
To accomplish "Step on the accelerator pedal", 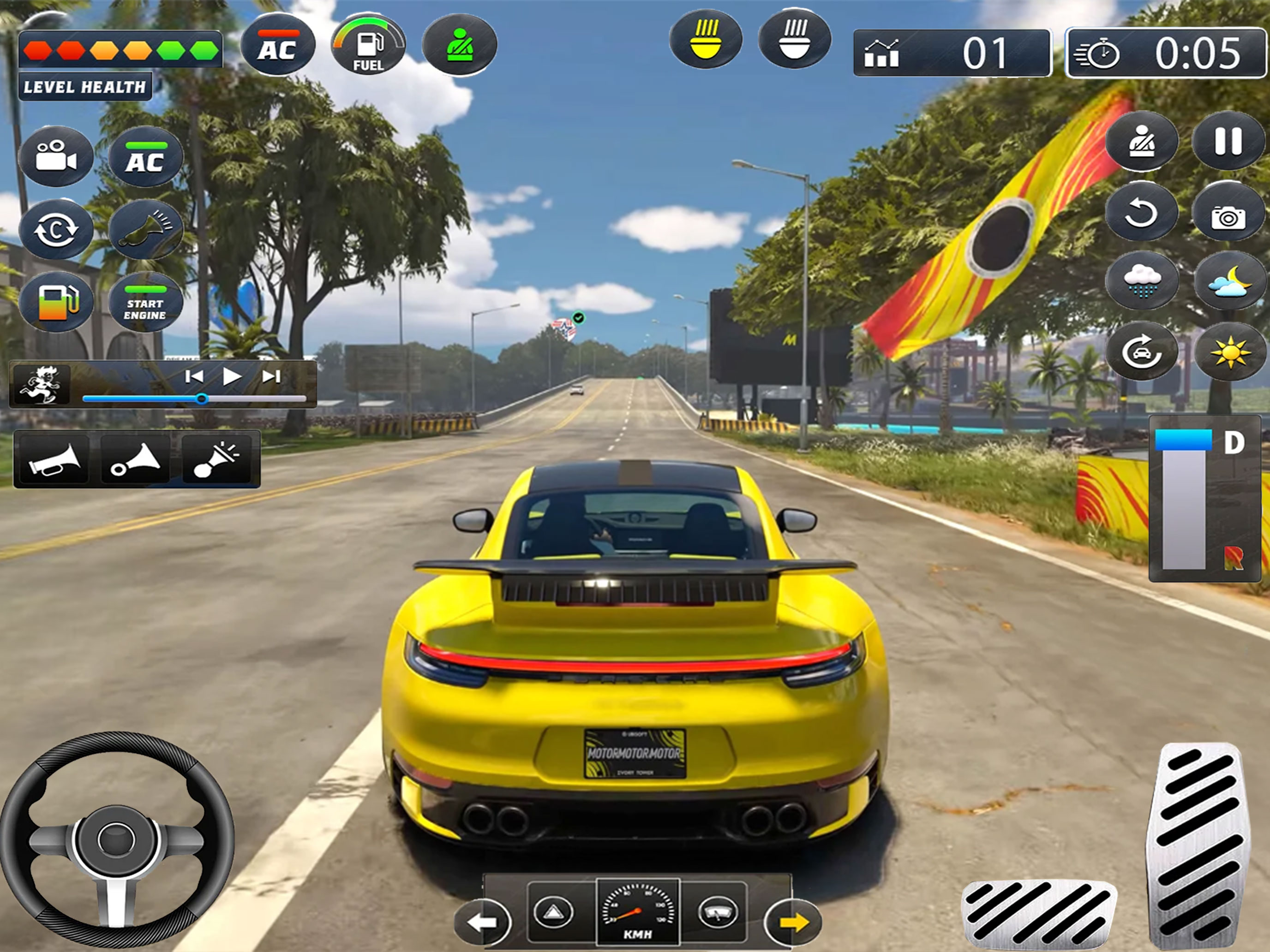I will (x=1197, y=844).
